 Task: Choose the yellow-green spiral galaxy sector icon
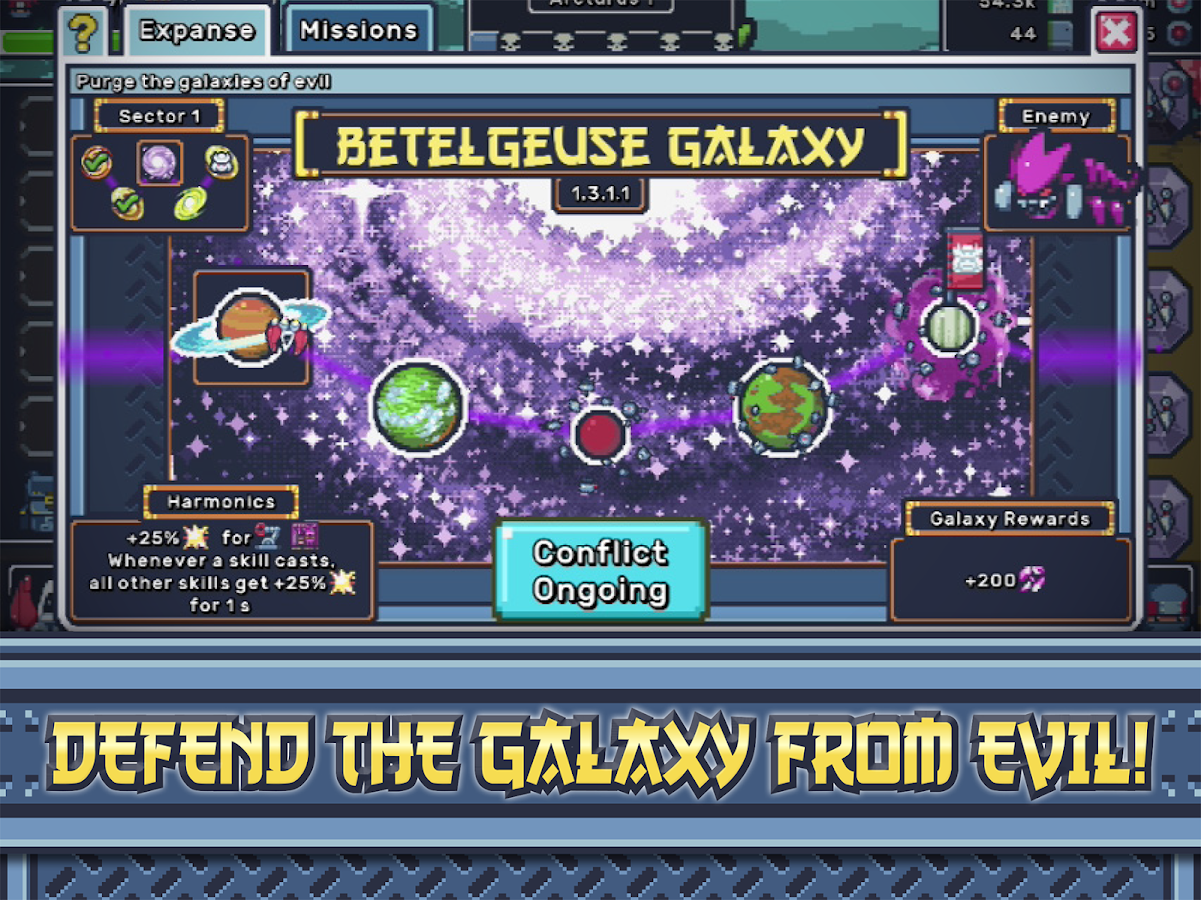pyautogui.click(x=191, y=204)
